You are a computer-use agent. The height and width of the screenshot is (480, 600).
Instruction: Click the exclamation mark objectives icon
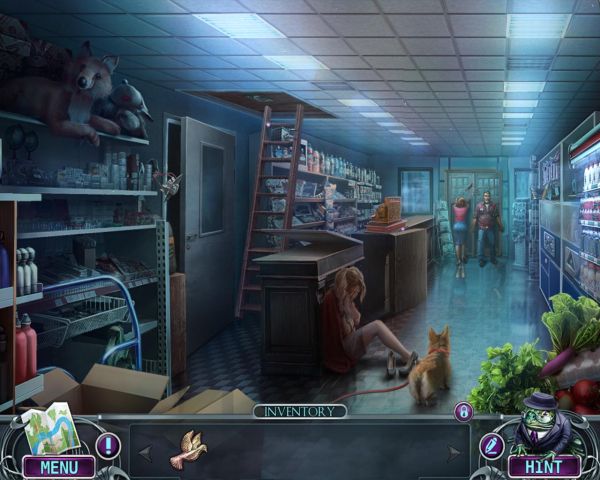point(107,446)
